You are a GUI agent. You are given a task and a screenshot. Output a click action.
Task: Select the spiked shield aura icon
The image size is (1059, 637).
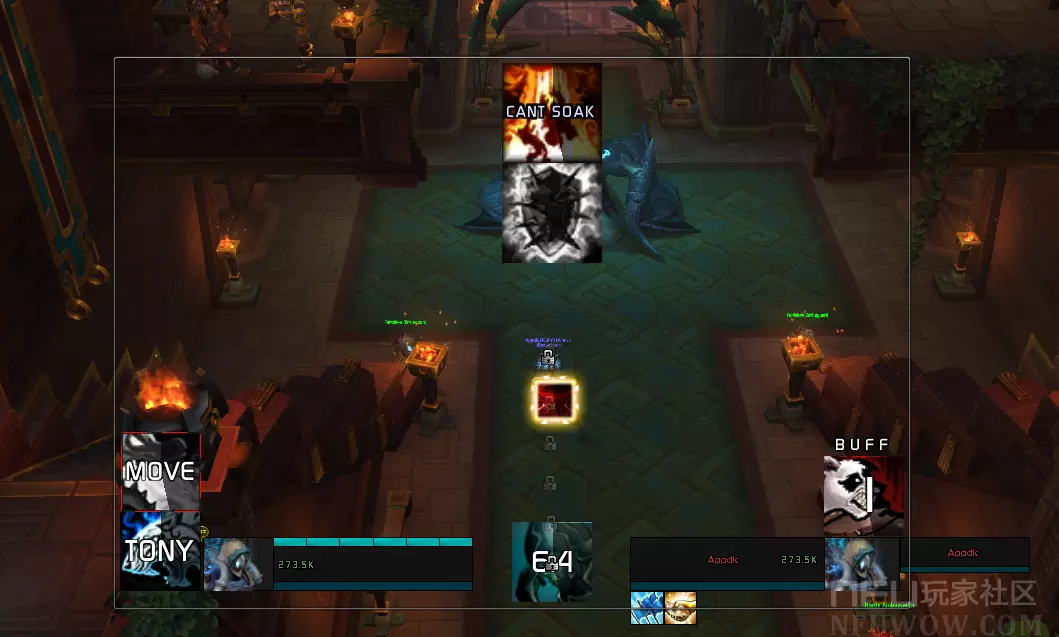pos(551,212)
